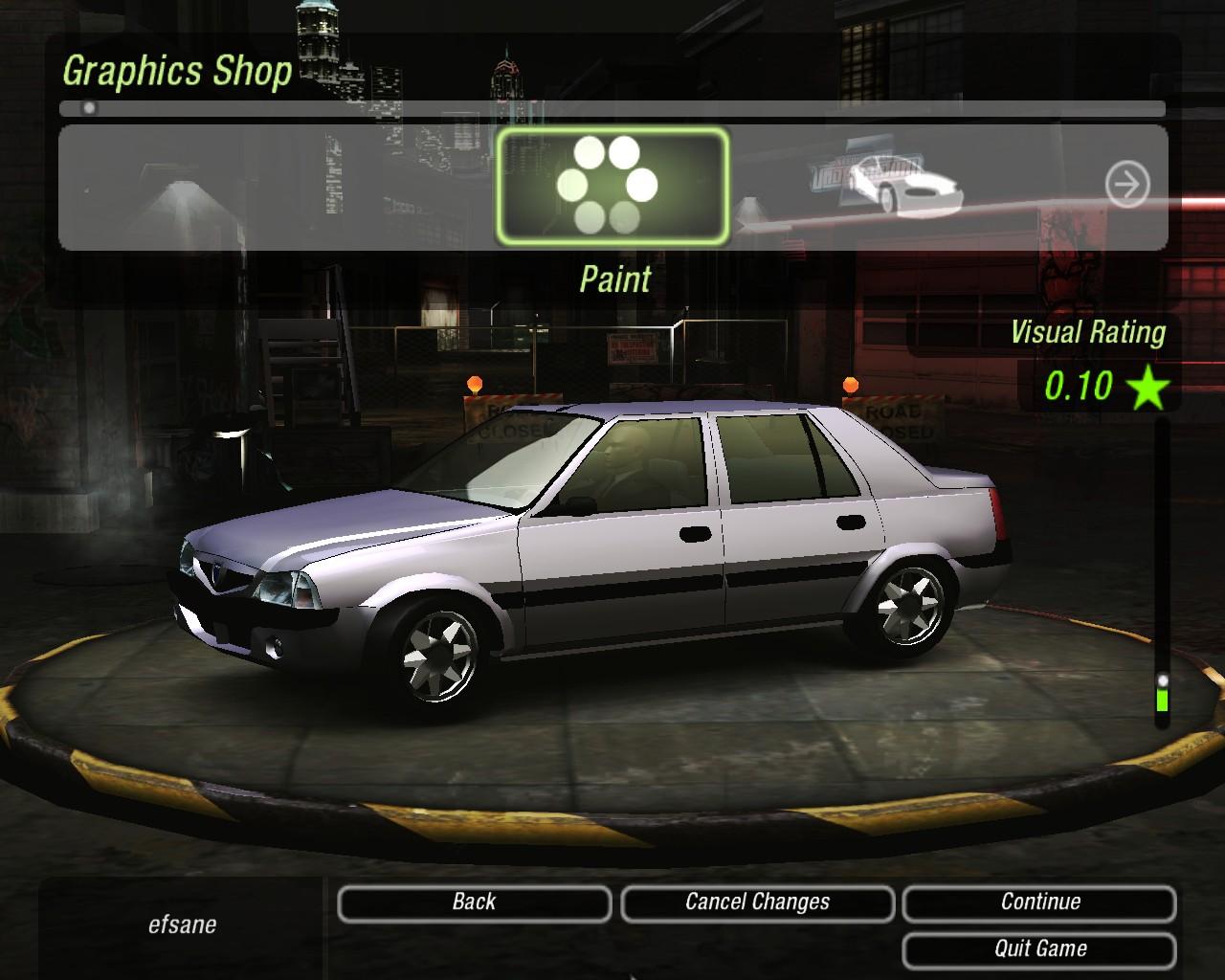Click Cancel Changes button

tap(757, 902)
